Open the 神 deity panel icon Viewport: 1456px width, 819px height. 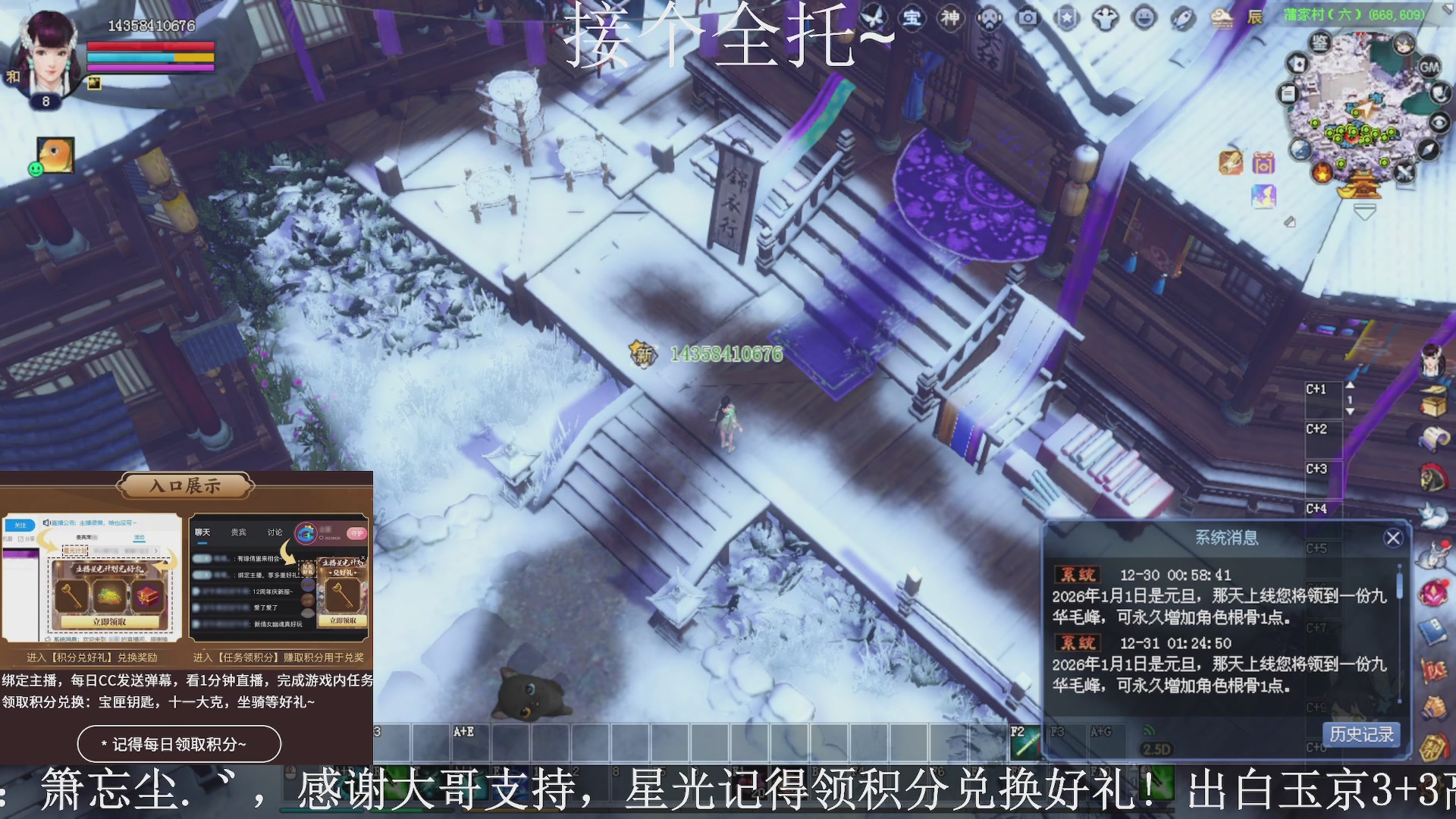pos(950,18)
